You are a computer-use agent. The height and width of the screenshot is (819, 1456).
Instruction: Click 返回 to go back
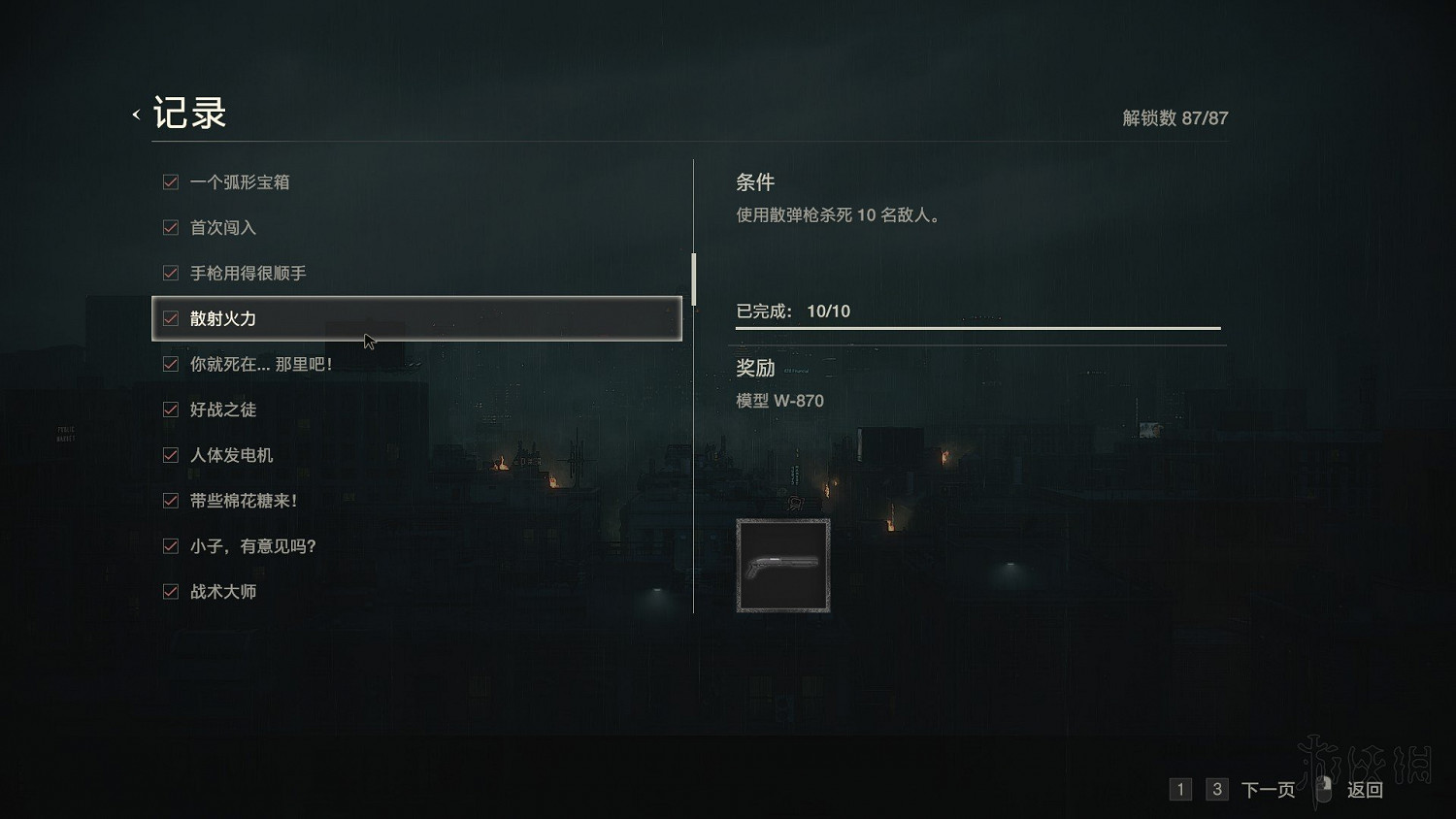pos(1364,789)
